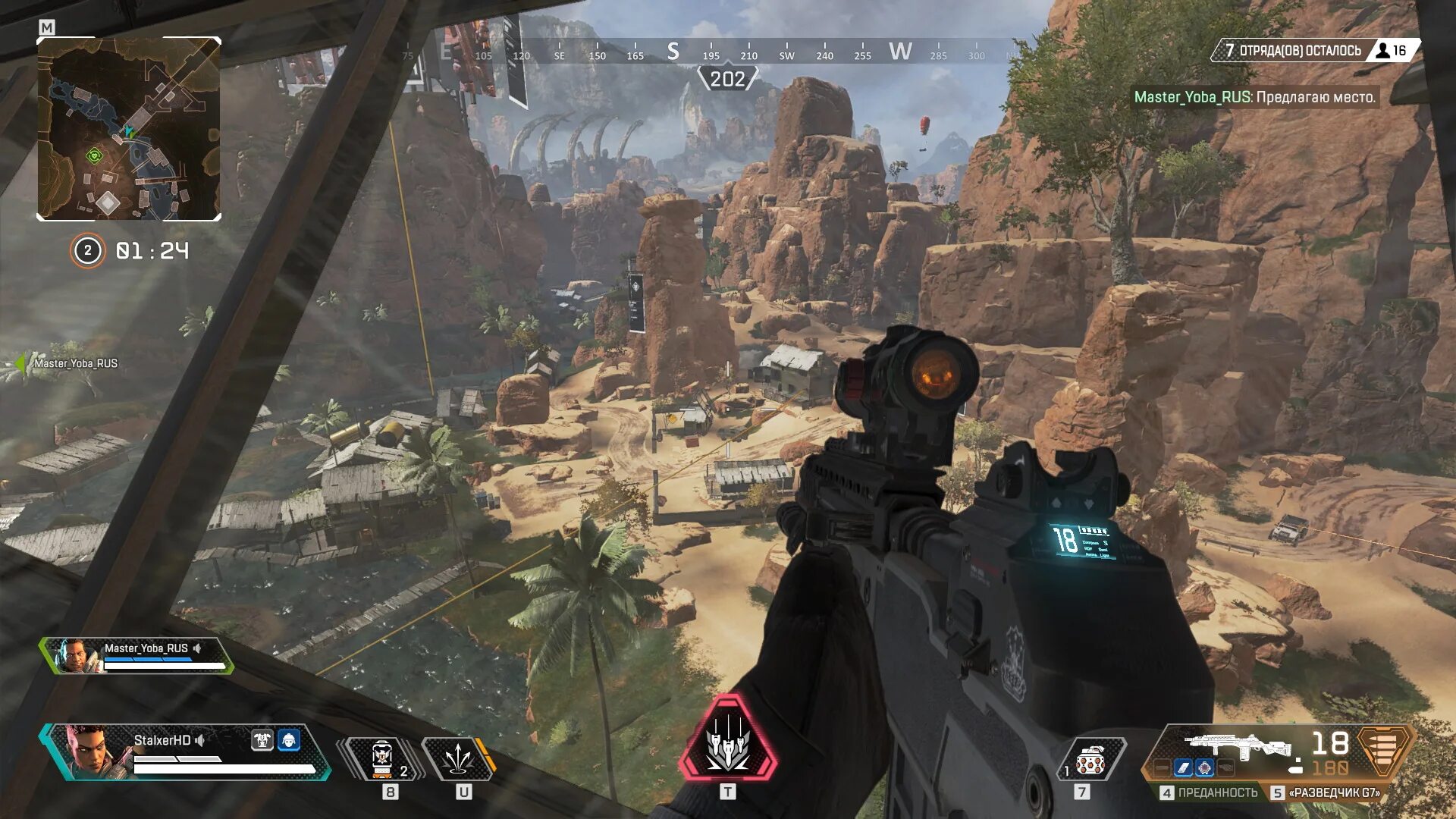This screenshot has height=819, width=1456.
Task: Click the compass heading bar
Action: point(728,52)
